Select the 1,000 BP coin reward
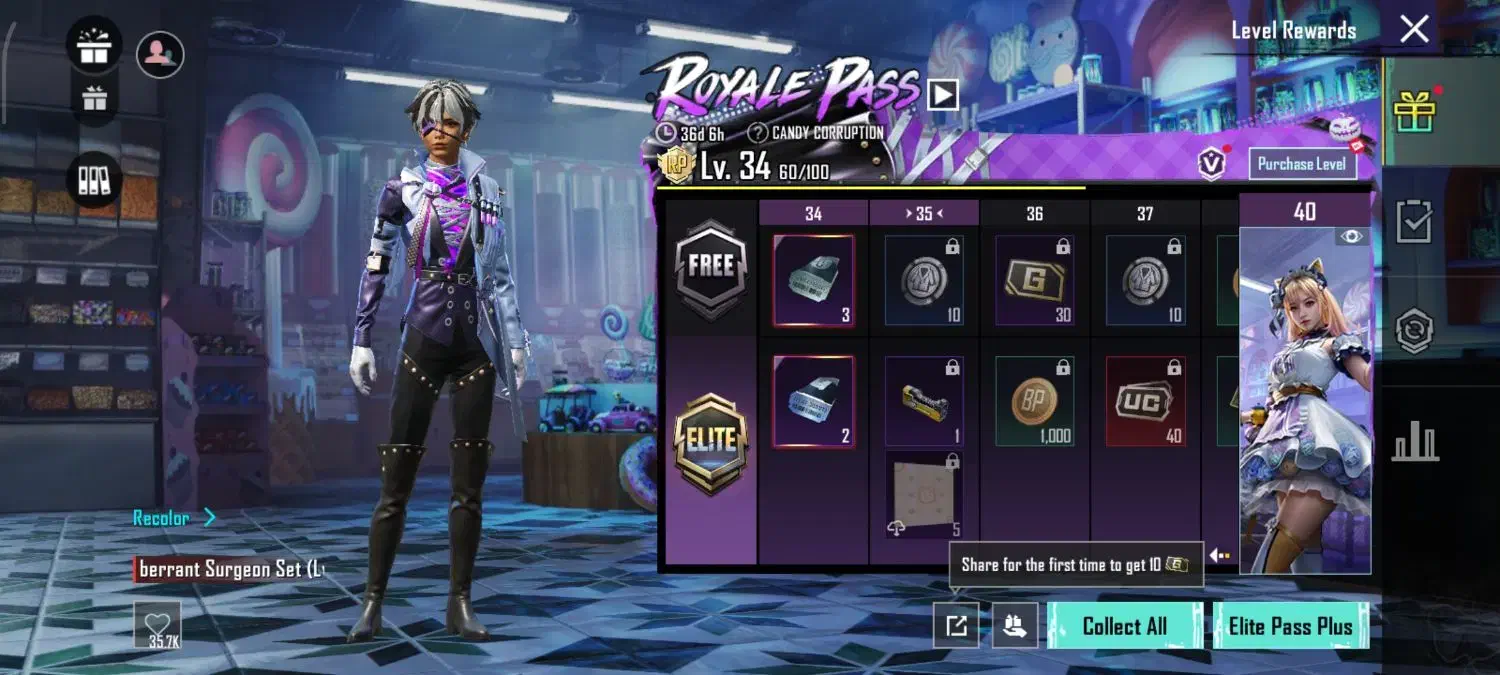1500x675 pixels. point(1035,401)
